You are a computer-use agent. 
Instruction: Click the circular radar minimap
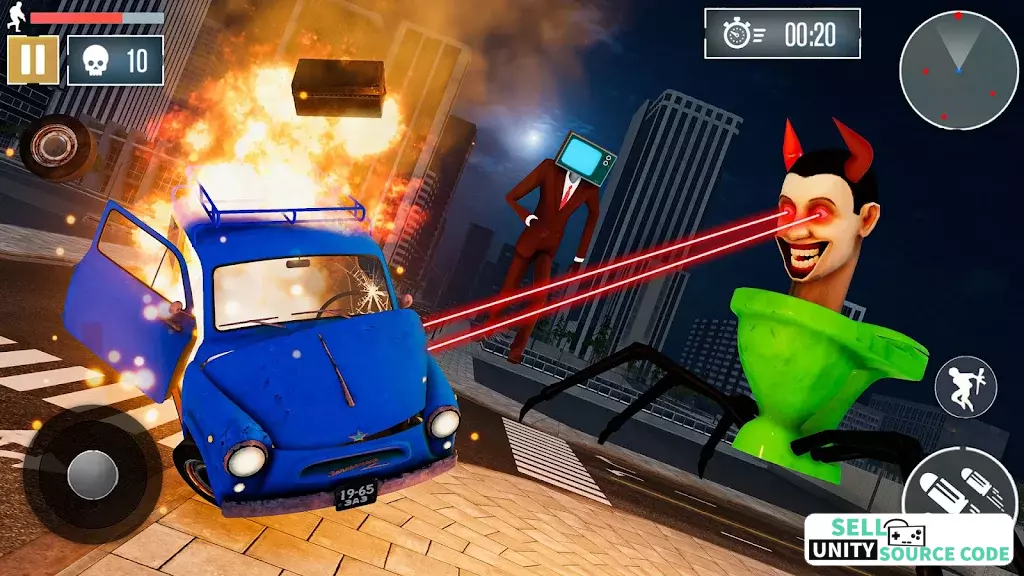[958, 71]
